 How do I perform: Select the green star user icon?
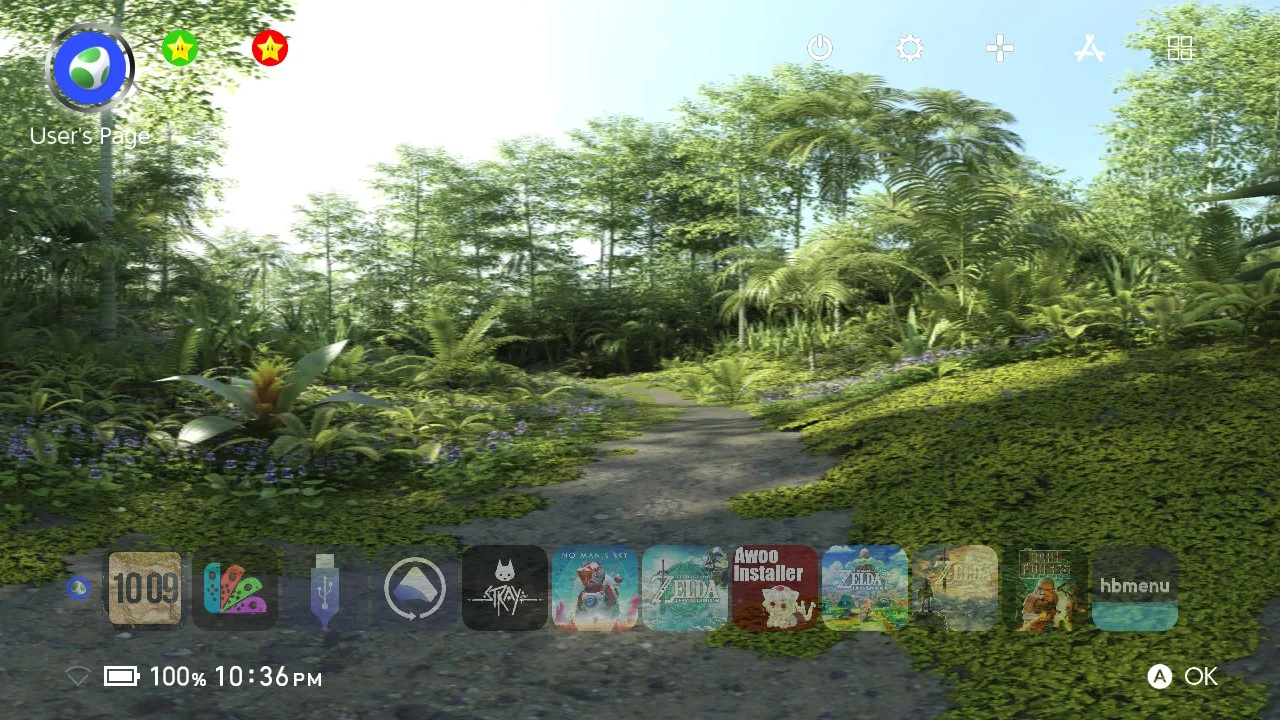pos(180,48)
